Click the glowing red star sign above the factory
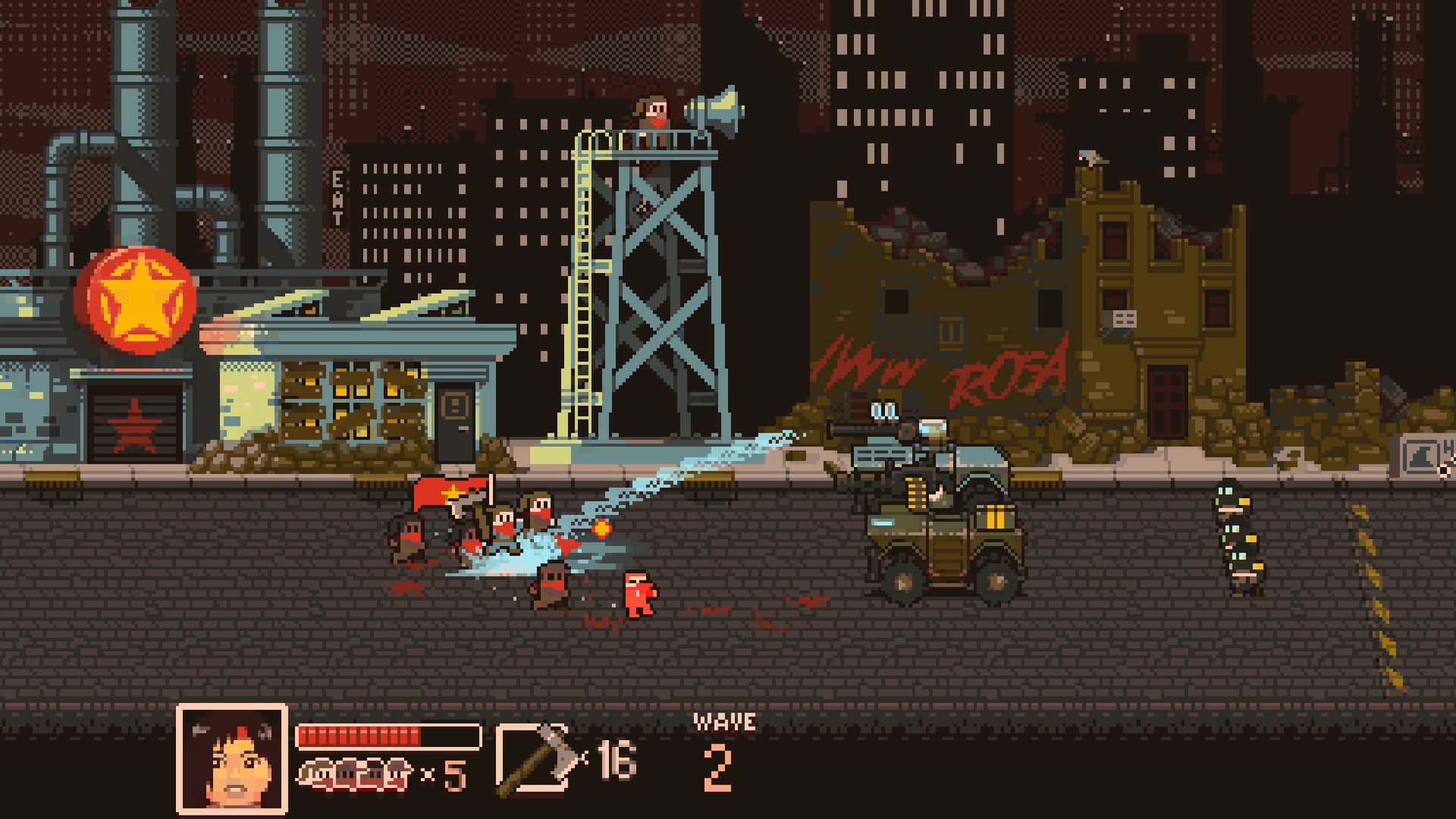 click(135, 298)
